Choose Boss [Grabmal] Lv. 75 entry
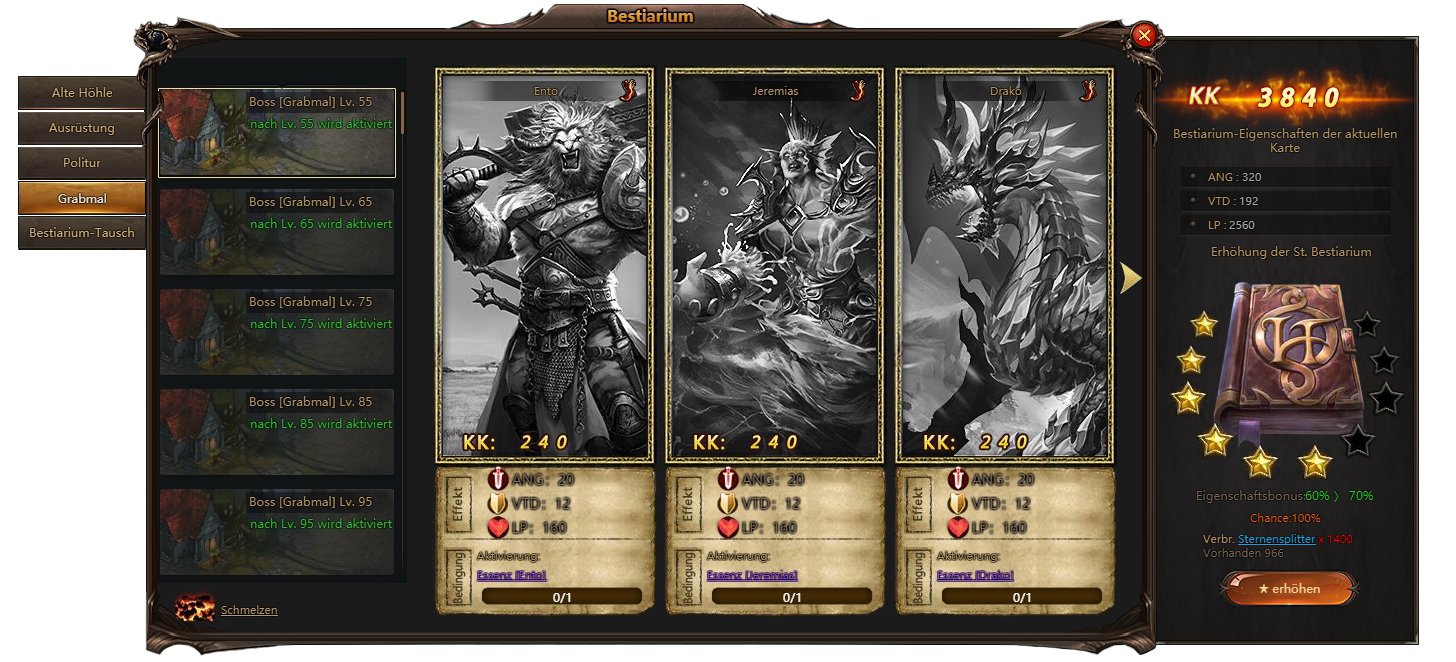The height and width of the screenshot is (662, 1456). coord(277,332)
